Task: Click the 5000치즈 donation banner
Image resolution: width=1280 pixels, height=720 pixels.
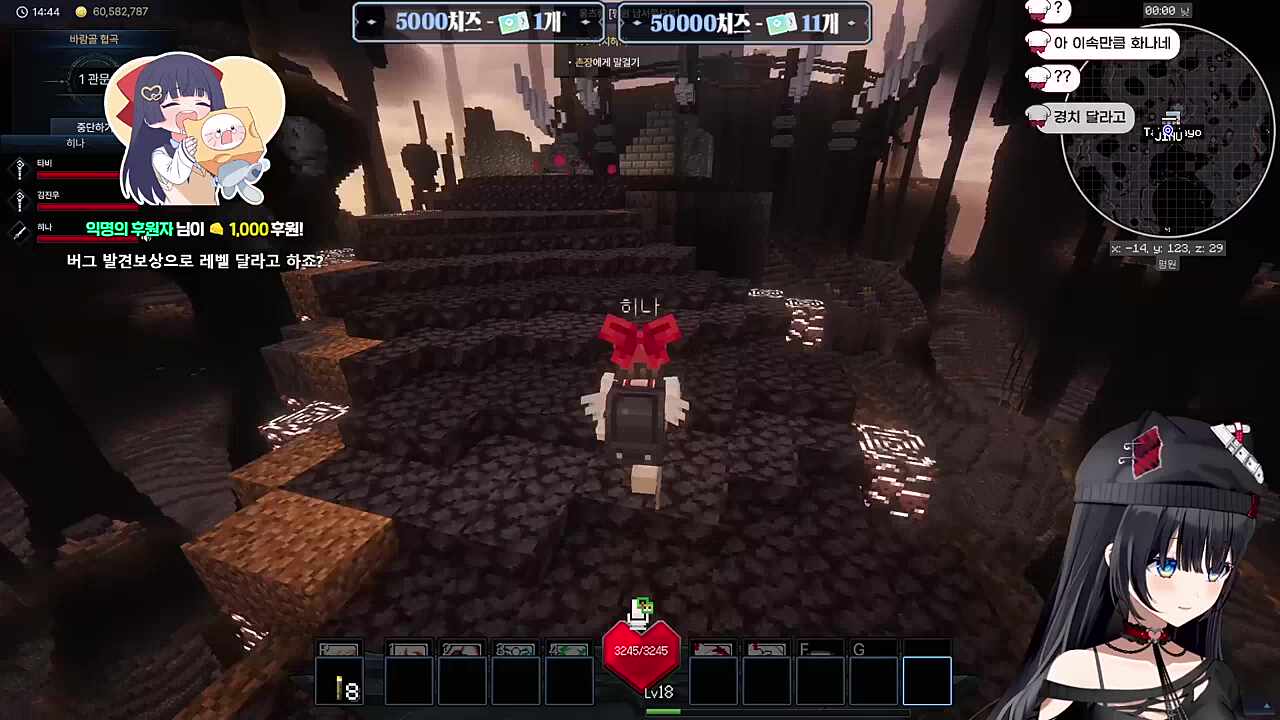Action: coord(478,23)
